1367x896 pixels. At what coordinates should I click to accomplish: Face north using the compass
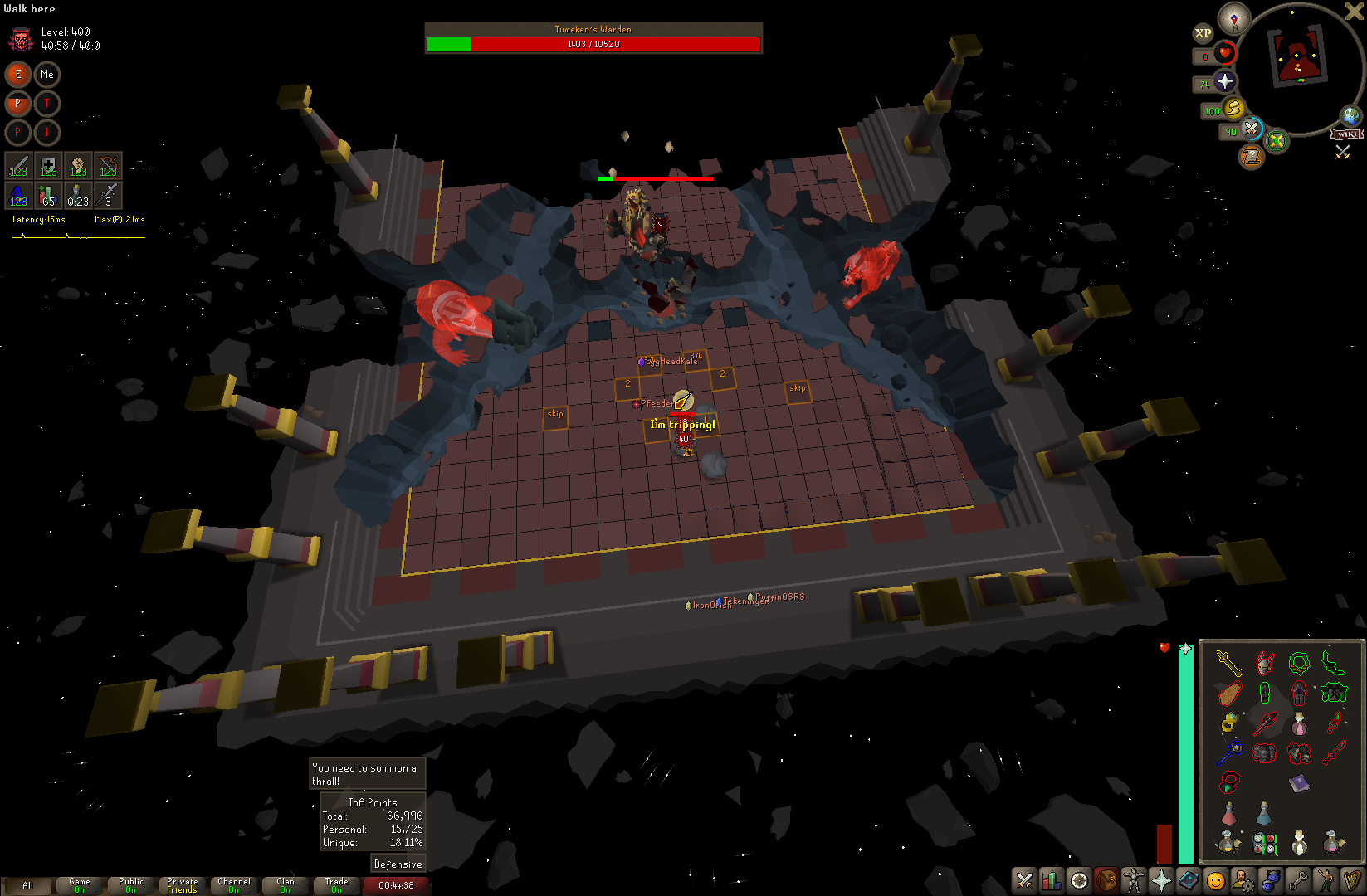point(1234,18)
